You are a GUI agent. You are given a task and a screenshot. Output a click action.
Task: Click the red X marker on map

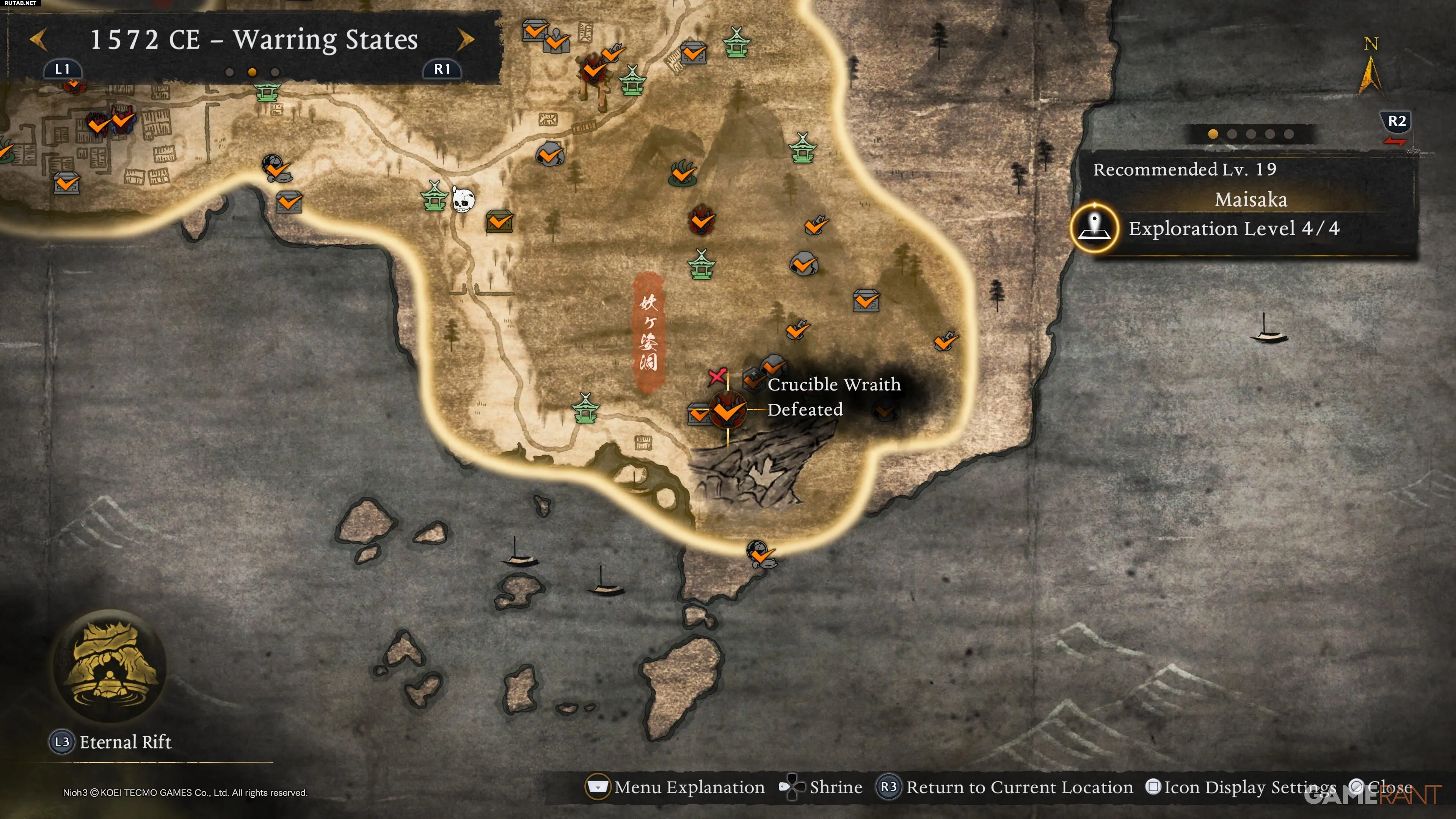click(x=717, y=376)
